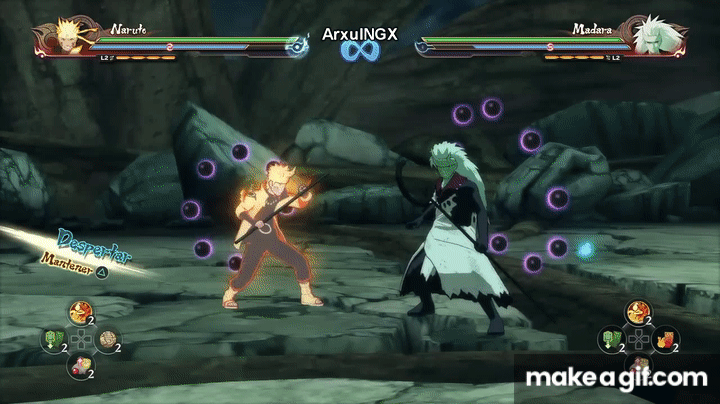
Task: Use Naruto's green tag item
Action: pyautogui.click(x=53, y=340)
